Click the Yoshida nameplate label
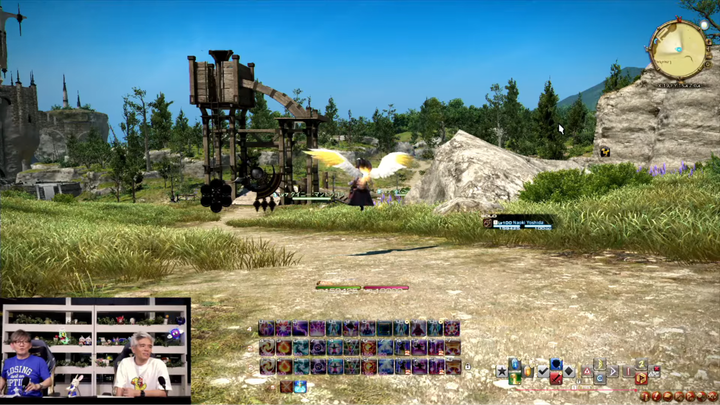The image size is (720, 405). point(518,223)
